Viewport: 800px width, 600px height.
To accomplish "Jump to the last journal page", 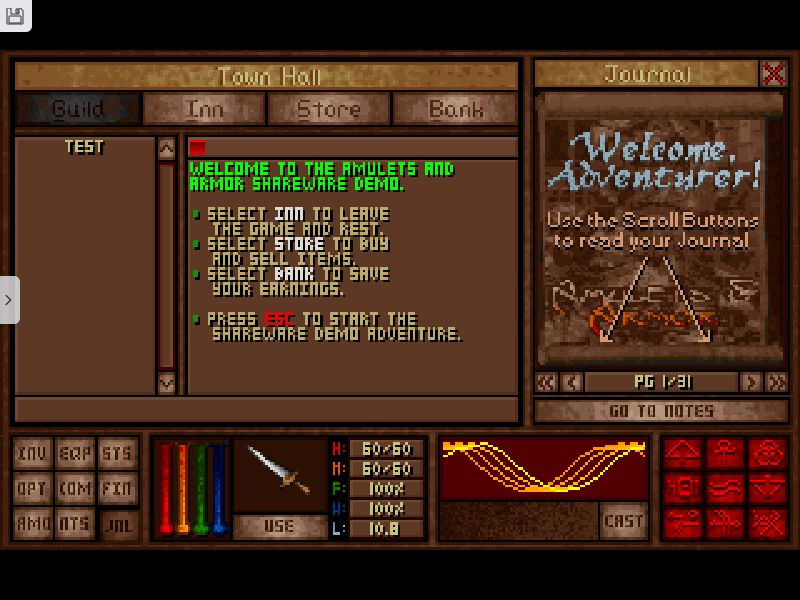I will click(776, 382).
